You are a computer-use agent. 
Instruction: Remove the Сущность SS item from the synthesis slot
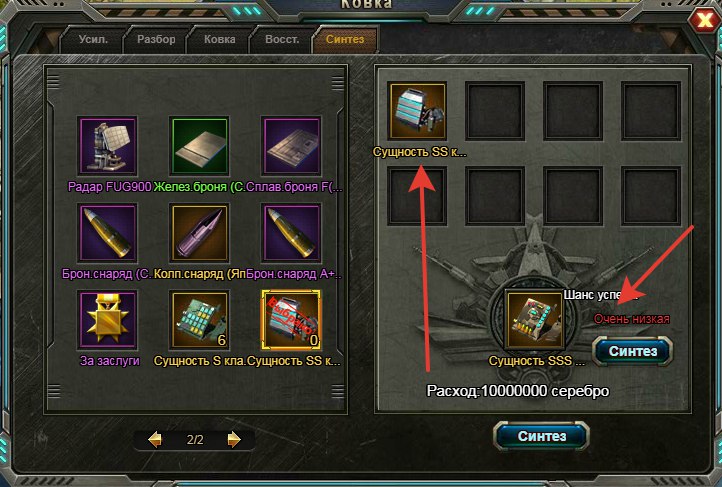(x=417, y=112)
